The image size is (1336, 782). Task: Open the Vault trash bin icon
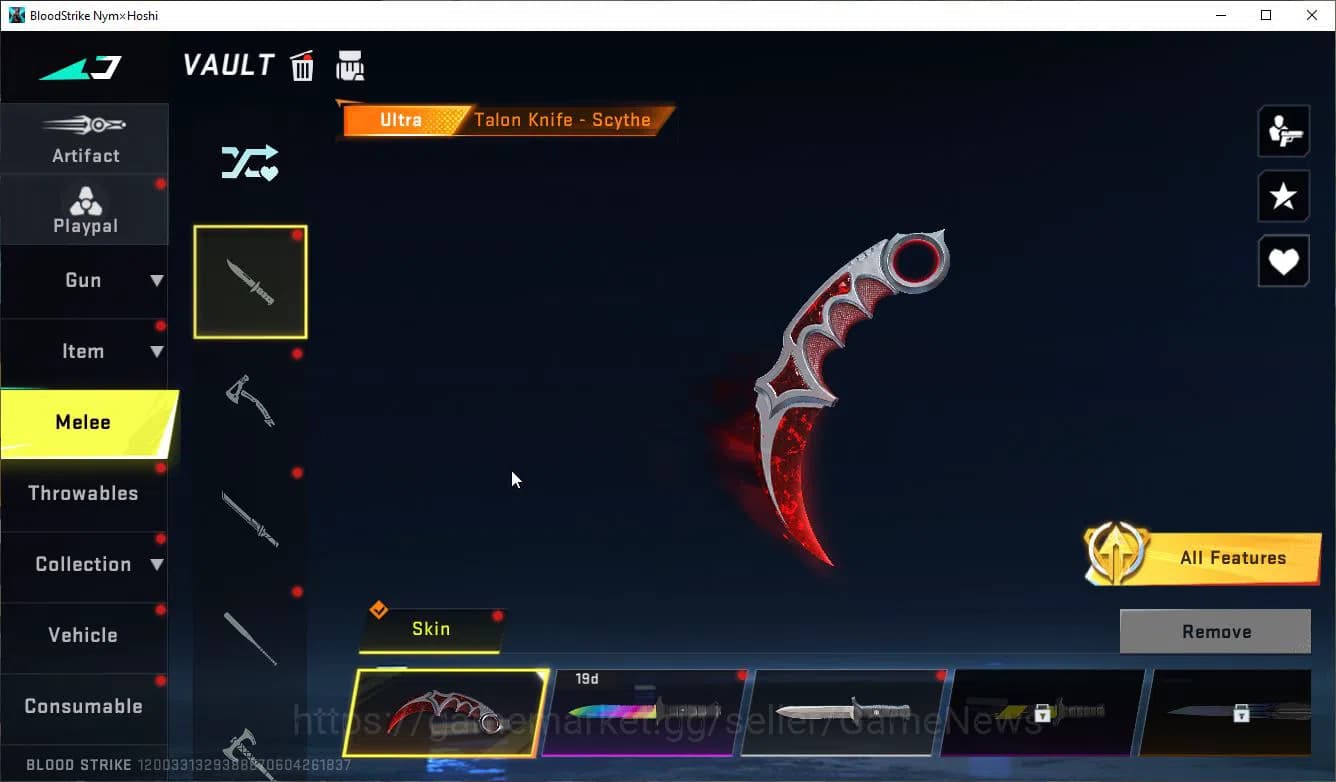coord(302,65)
